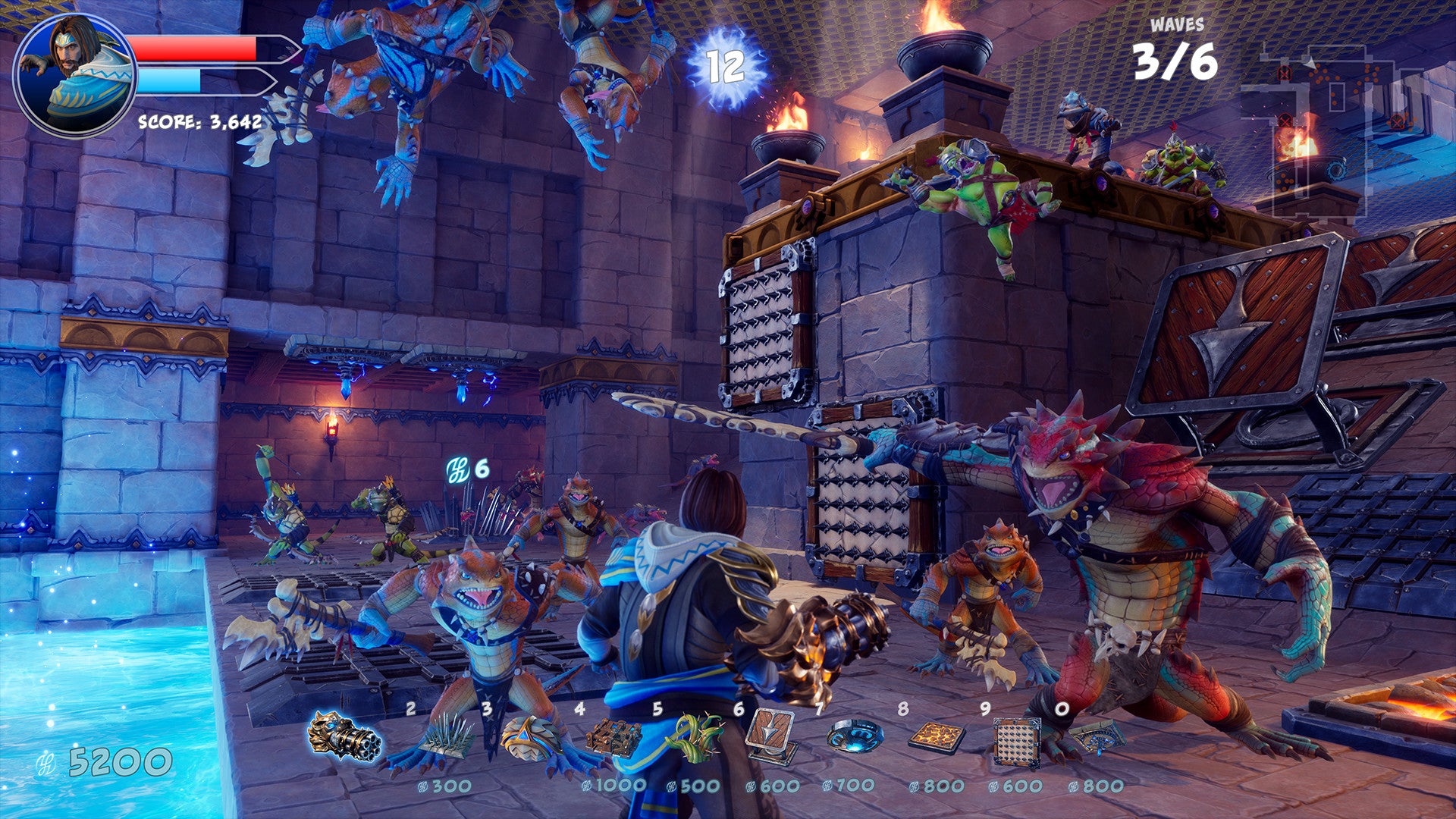The height and width of the screenshot is (819, 1456).
Task: Click the SCORE: 3,642 label
Action: pyautogui.click(x=199, y=121)
